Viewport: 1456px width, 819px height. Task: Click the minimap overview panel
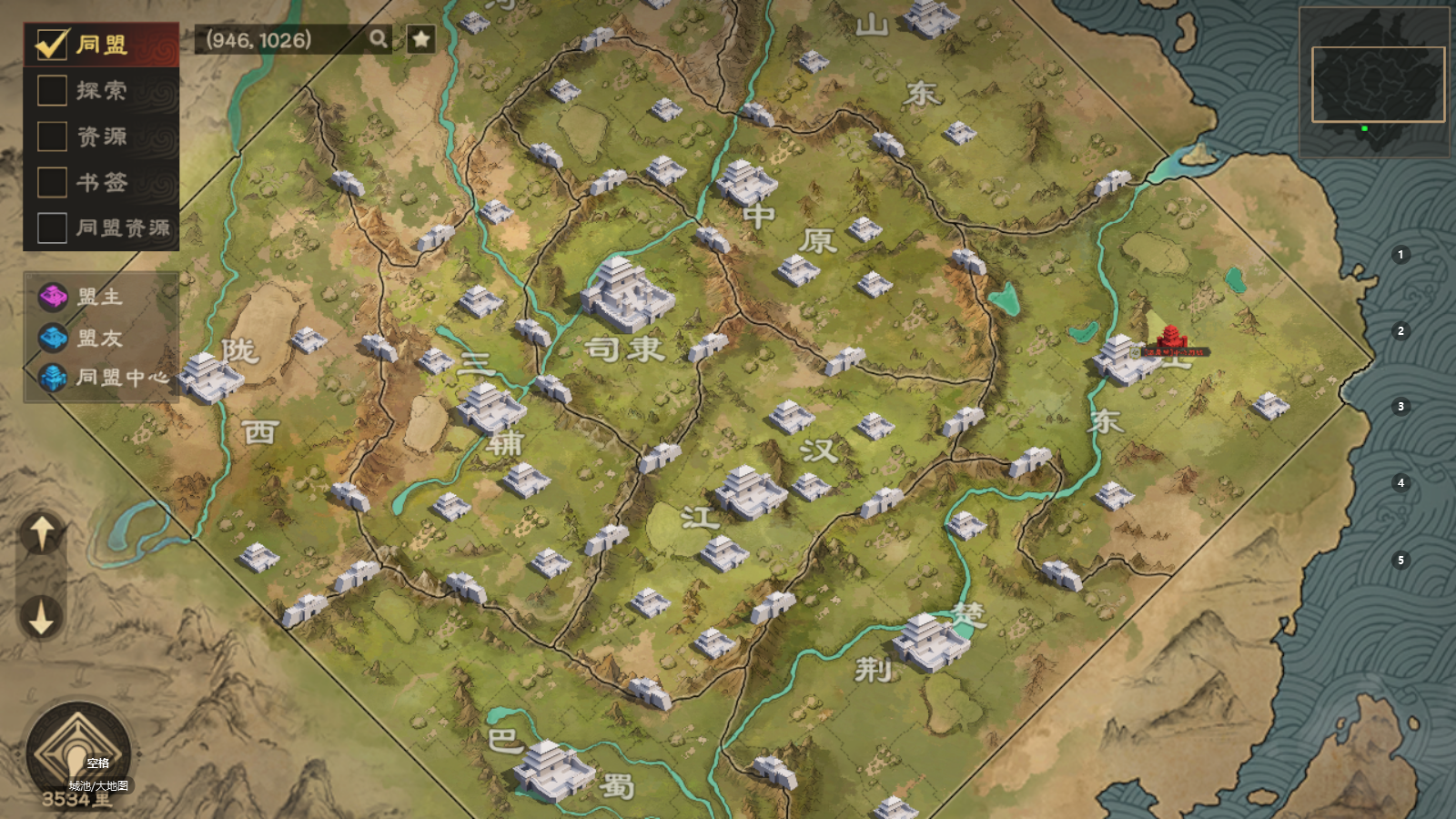point(1374,84)
